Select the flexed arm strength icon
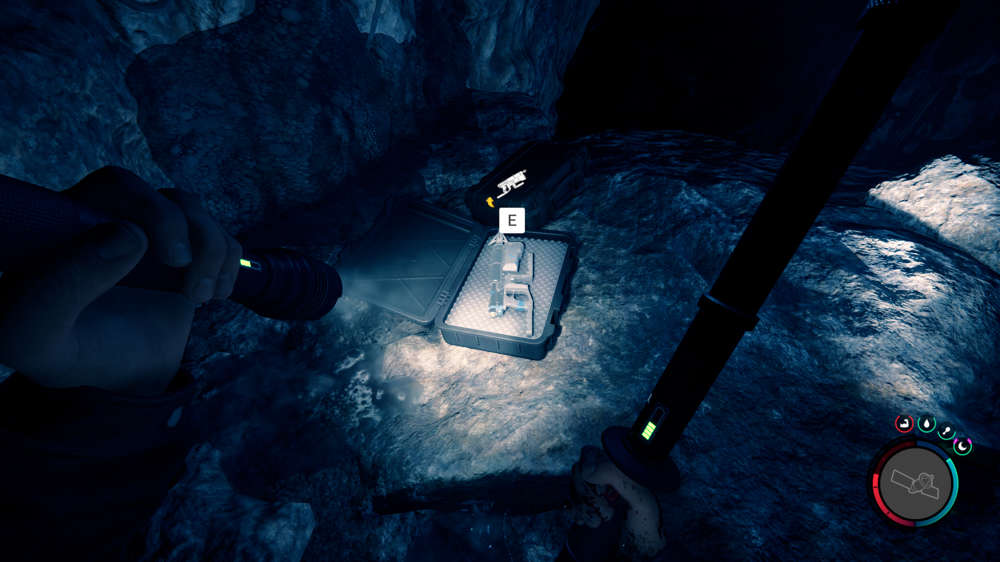 [903, 424]
